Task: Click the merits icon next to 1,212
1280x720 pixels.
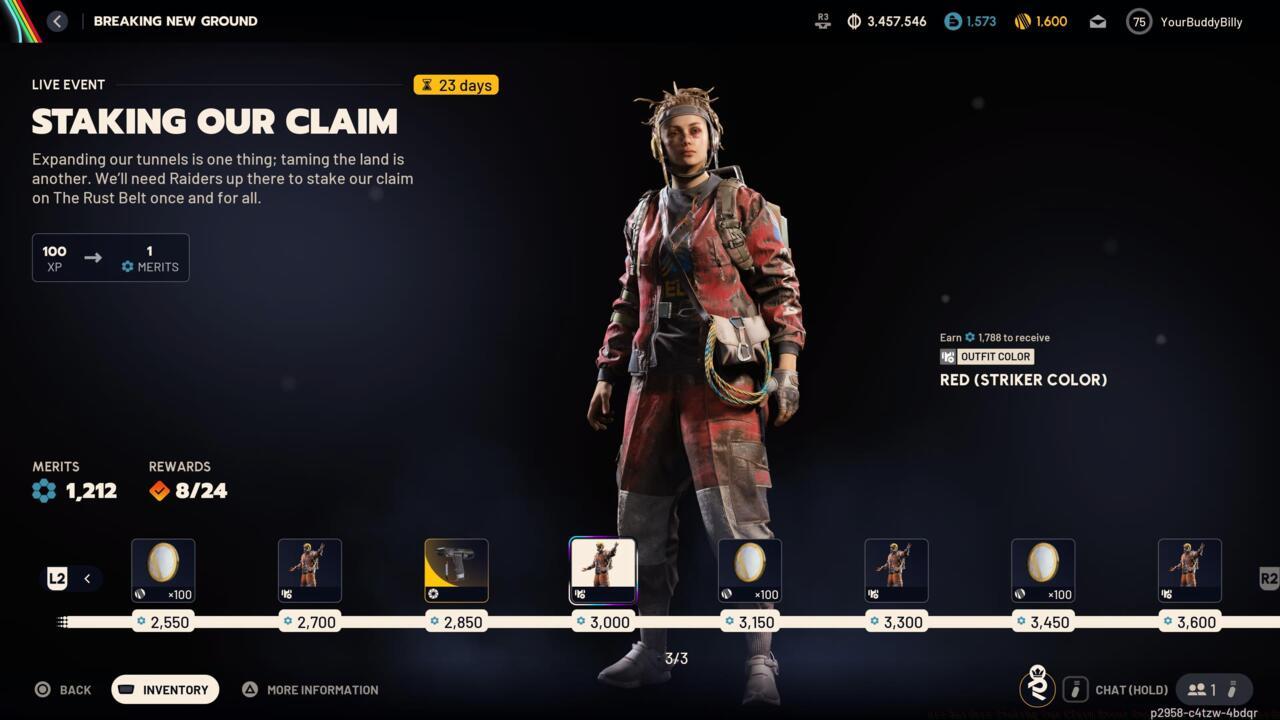Action: point(42,491)
